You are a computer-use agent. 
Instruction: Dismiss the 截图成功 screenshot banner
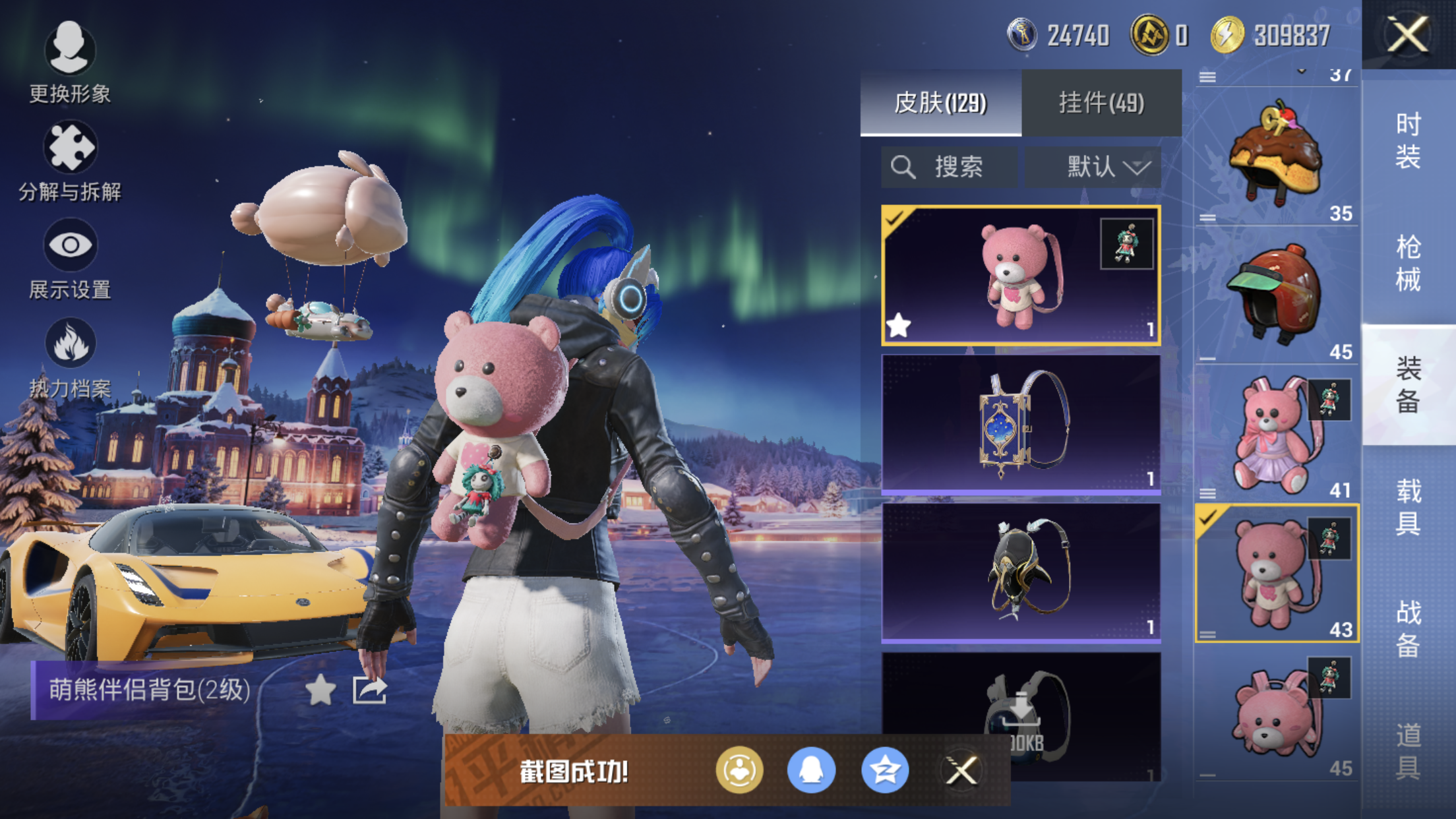pyautogui.click(x=961, y=770)
